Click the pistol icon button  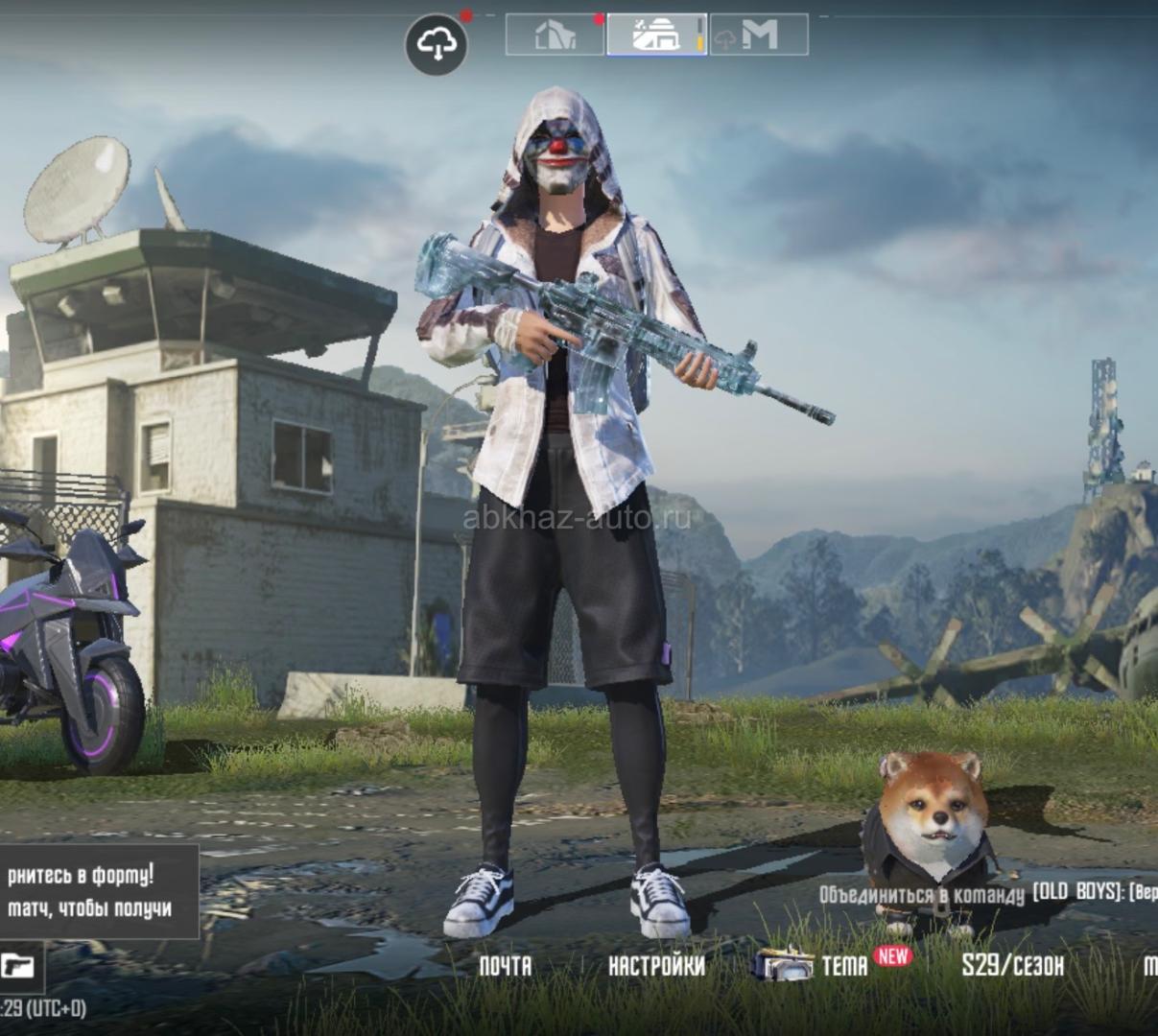coord(18,965)
